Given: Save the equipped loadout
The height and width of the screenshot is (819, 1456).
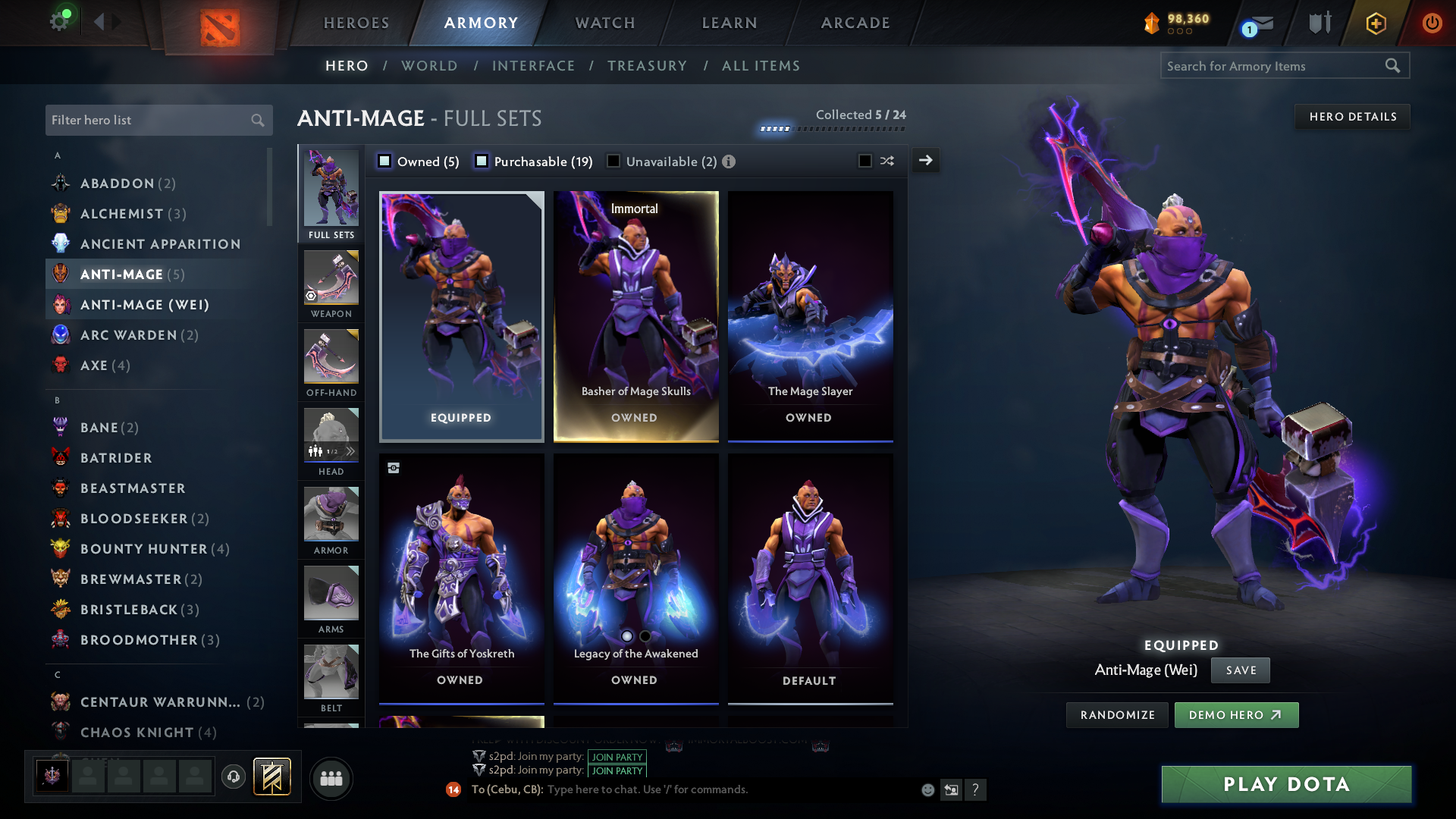Looking at the screenshot, I should (1241, 670).
